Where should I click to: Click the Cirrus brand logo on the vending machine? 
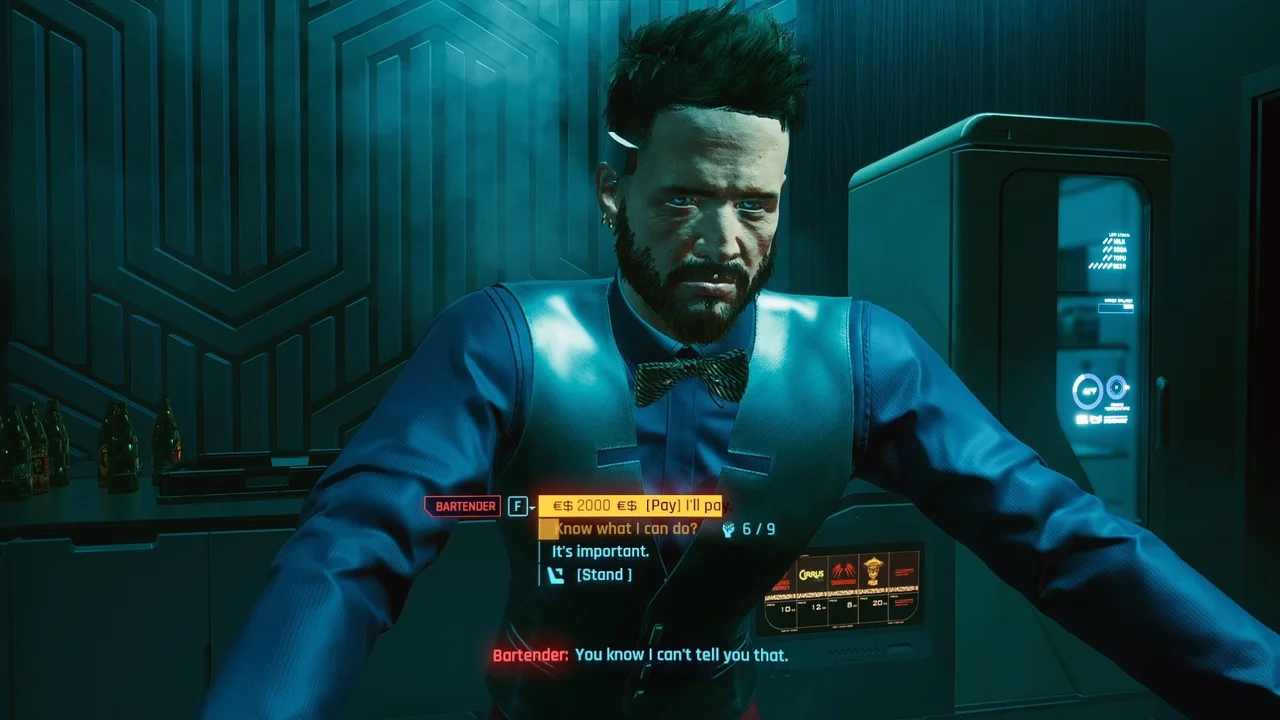pyautogui.click(x=811, y=574)
